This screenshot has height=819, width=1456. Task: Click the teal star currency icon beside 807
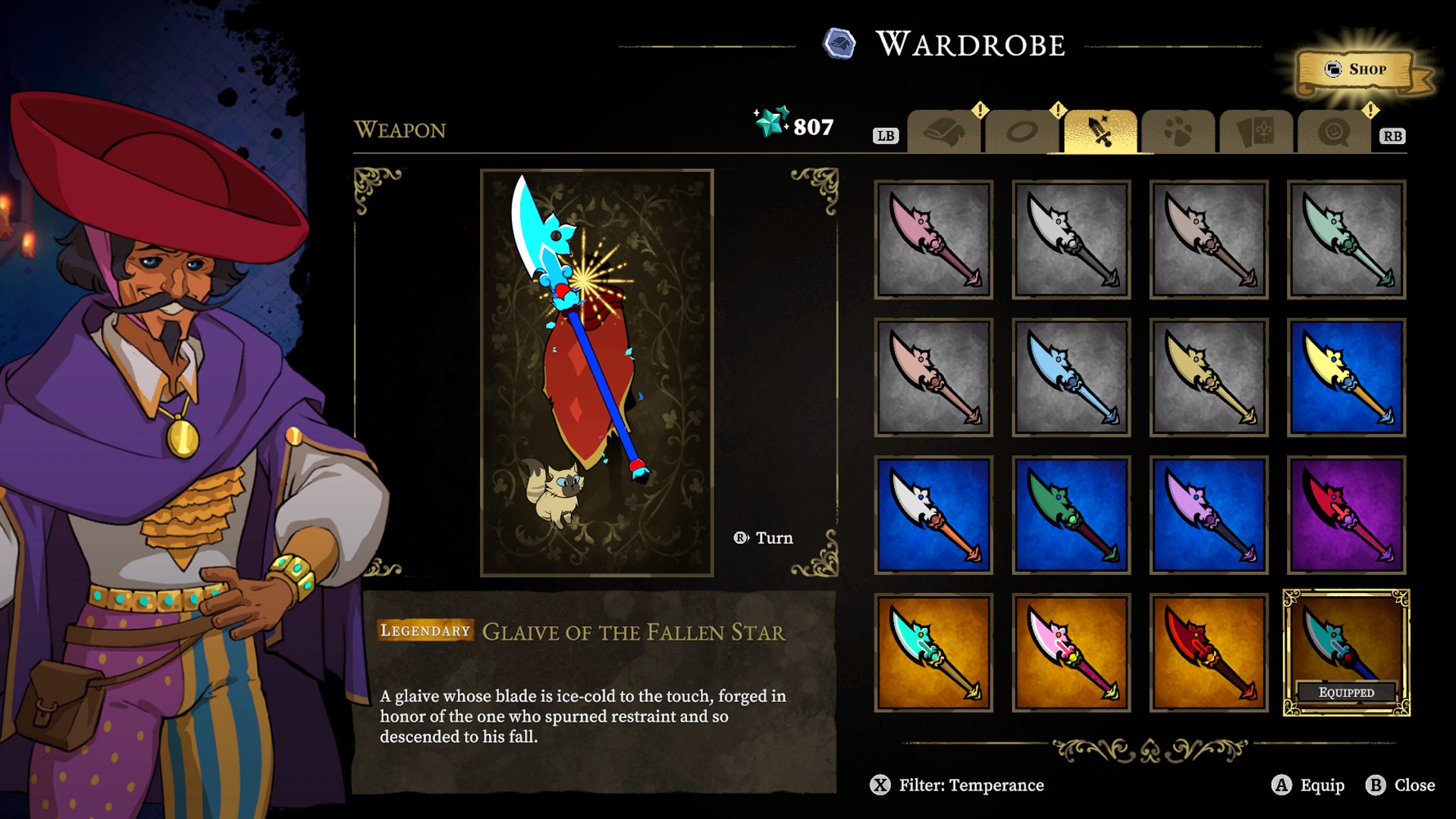(768, 123)
